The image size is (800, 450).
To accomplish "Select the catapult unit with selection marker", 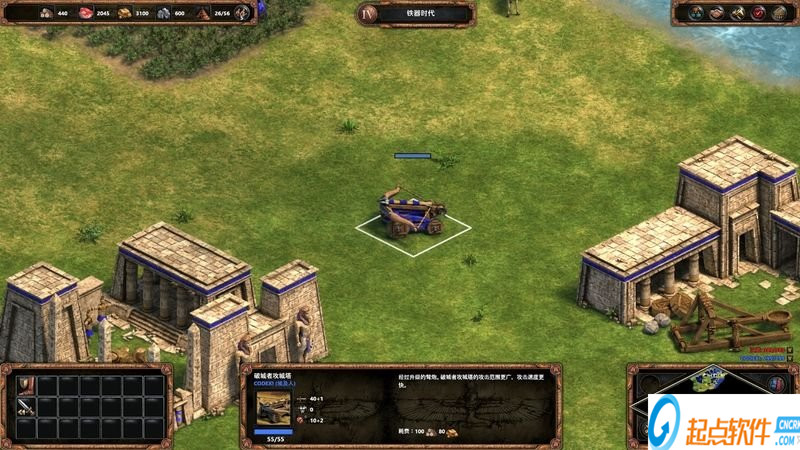I will [411, 215].
